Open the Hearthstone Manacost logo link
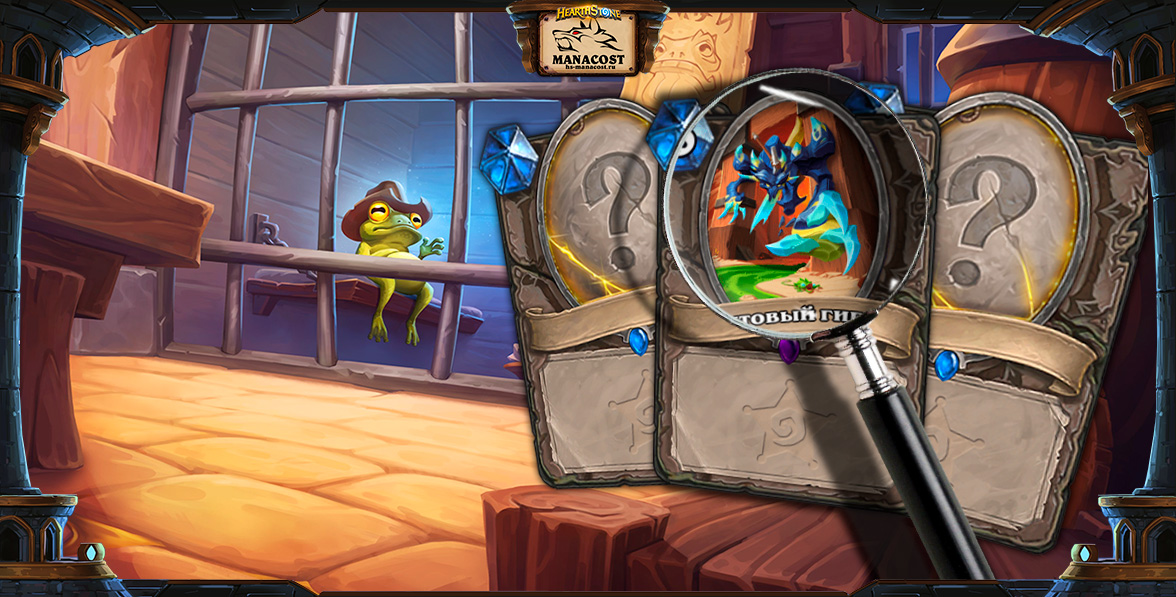 pyautogui.click(x=587, y=40)
